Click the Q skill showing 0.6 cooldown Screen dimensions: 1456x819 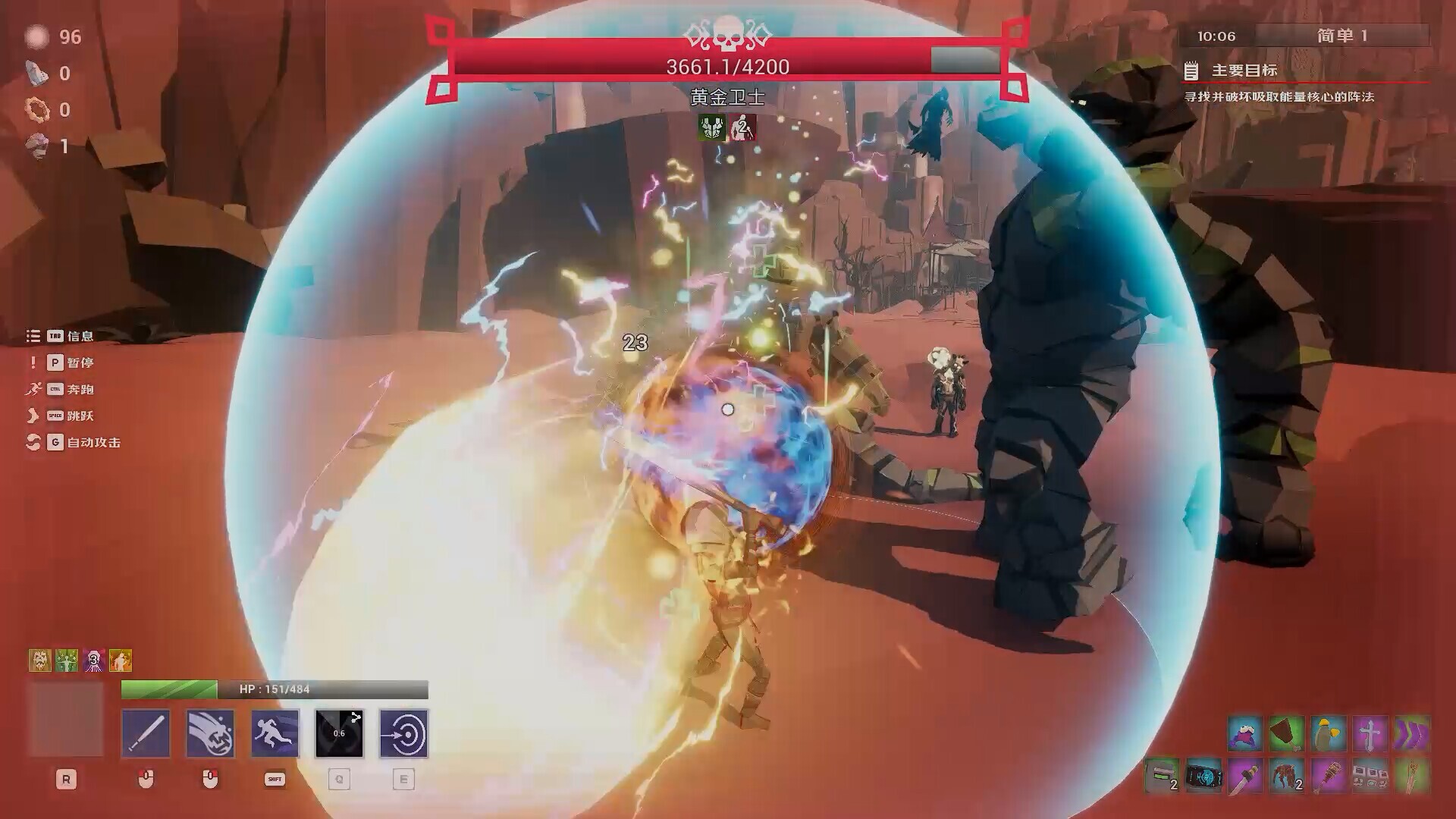coord(340,733)
